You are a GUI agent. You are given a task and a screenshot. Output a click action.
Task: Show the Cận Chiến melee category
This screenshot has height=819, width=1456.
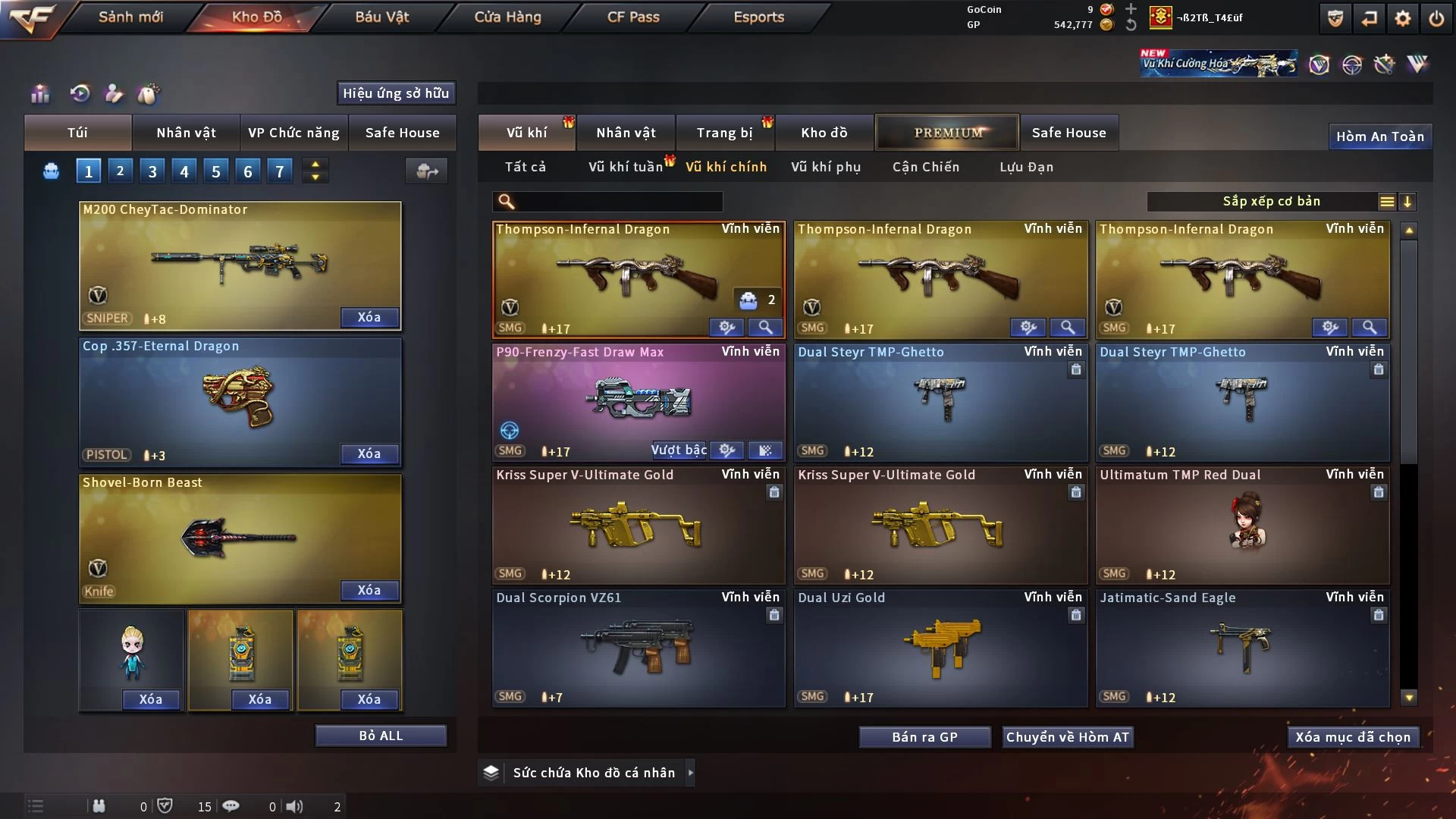[926, 167]
